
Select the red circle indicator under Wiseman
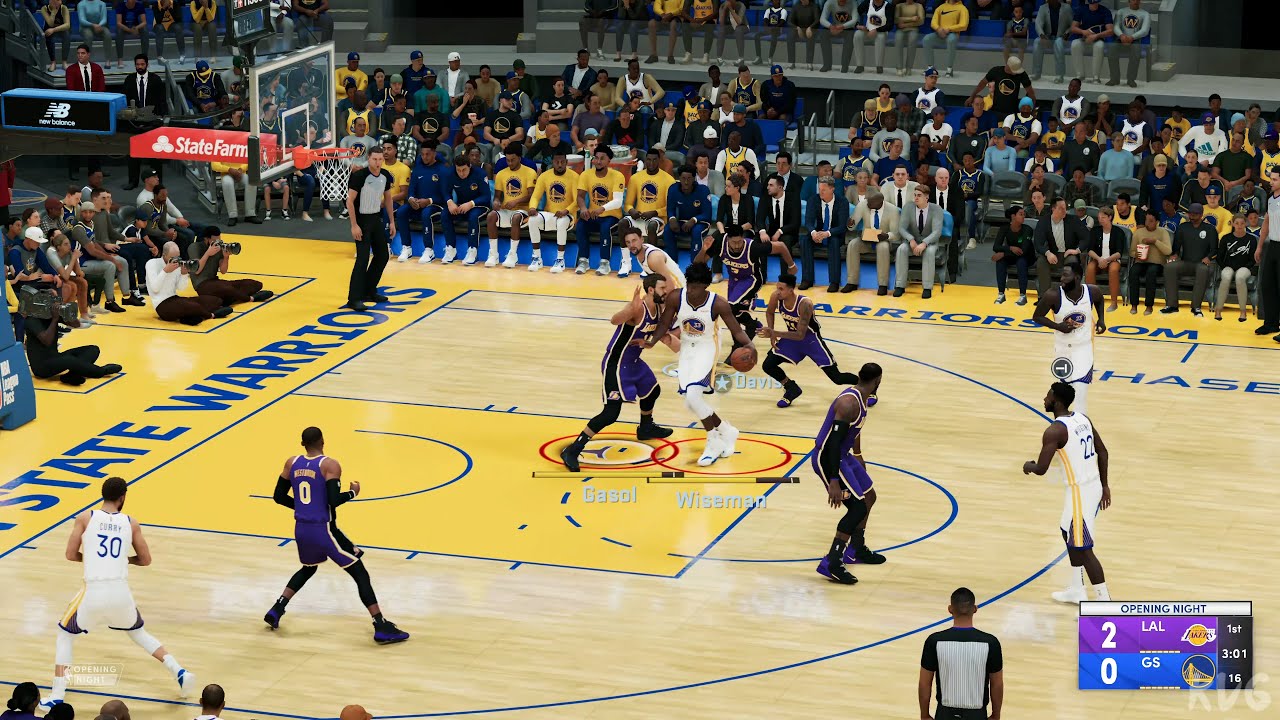pyautogui.click(x=722, y=456)
